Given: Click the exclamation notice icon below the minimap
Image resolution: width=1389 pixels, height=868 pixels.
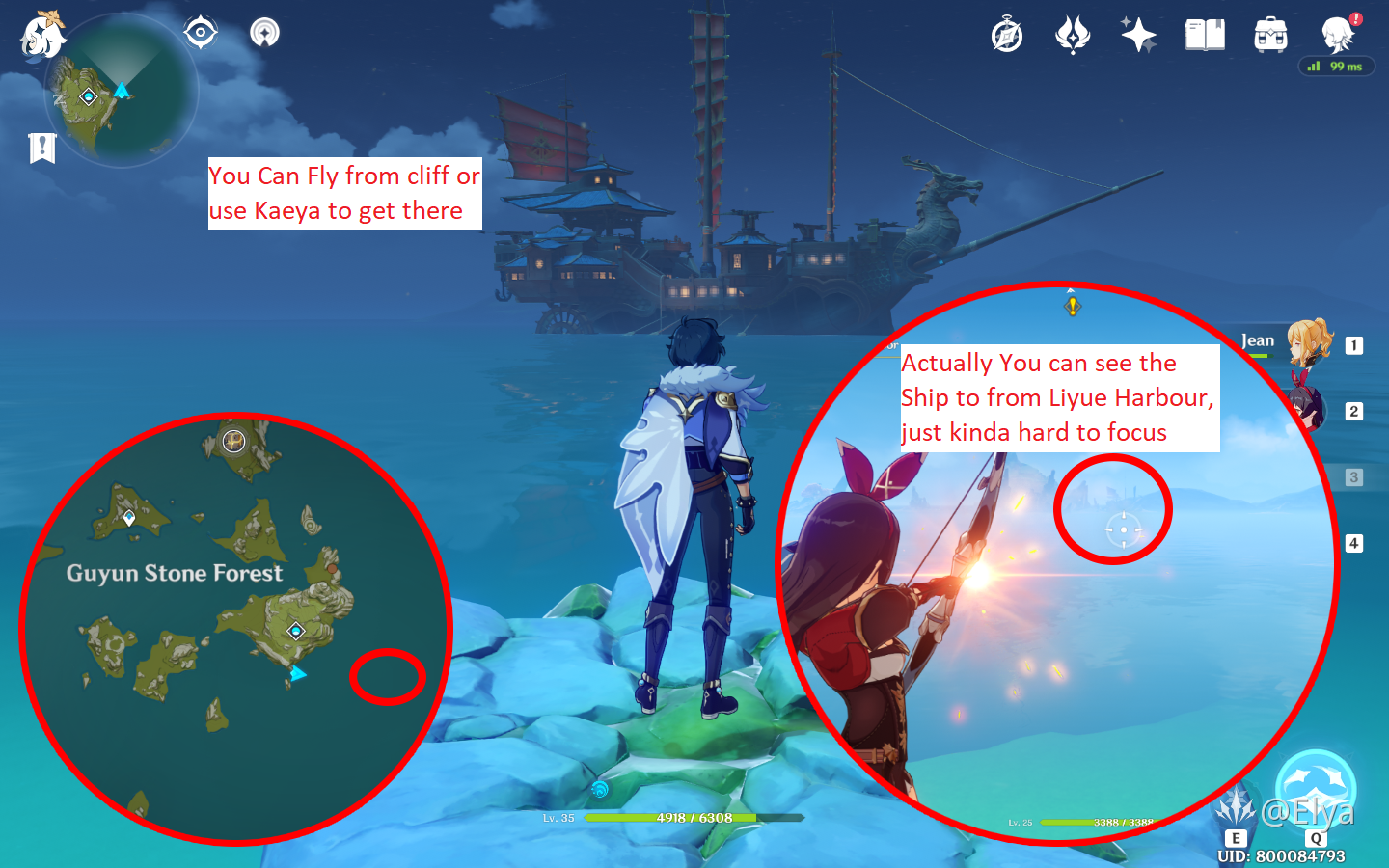Looking at the screenshot, I should pos(41,149).
